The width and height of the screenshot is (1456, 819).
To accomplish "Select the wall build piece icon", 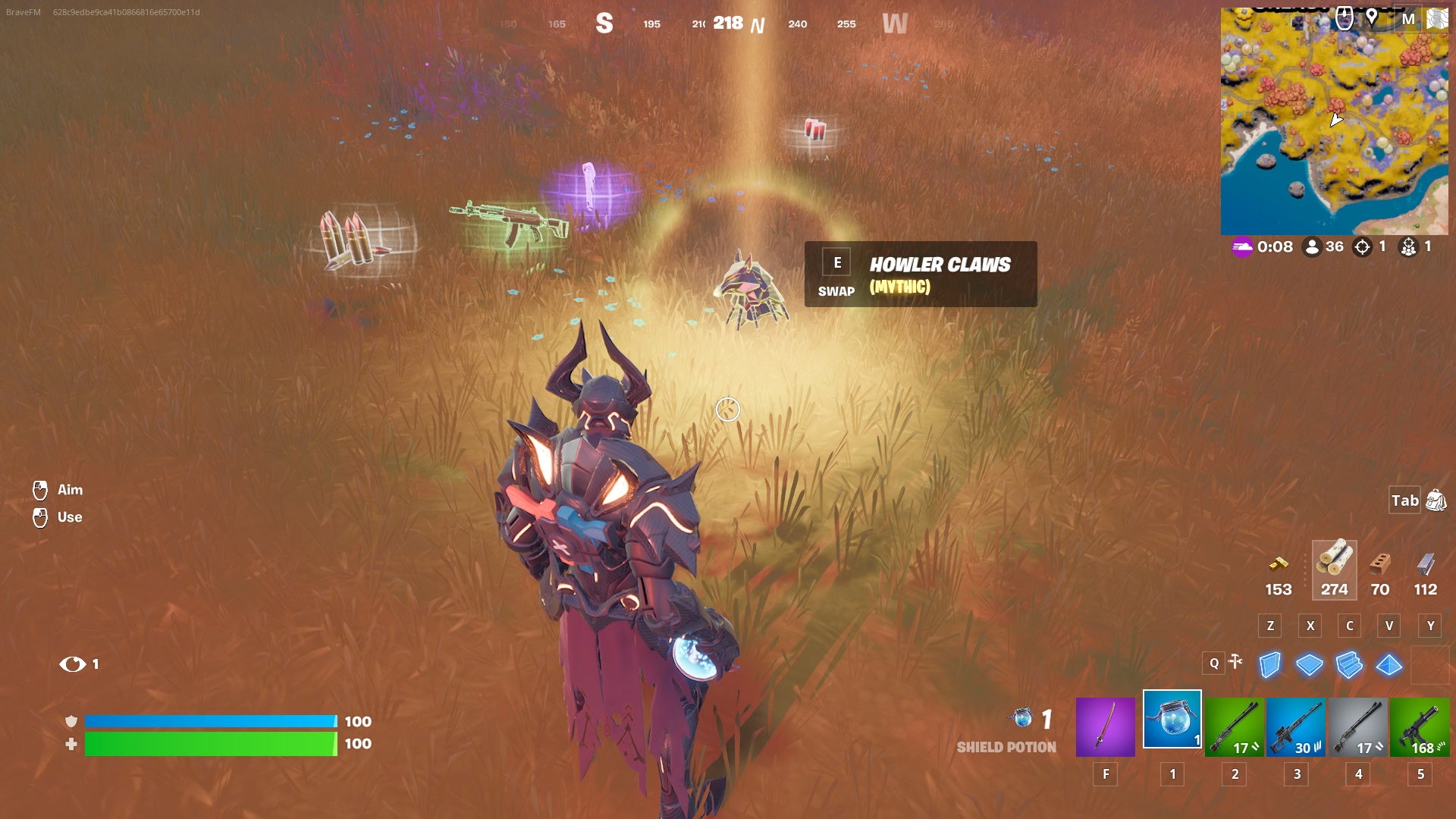I will pos(1269,664).
